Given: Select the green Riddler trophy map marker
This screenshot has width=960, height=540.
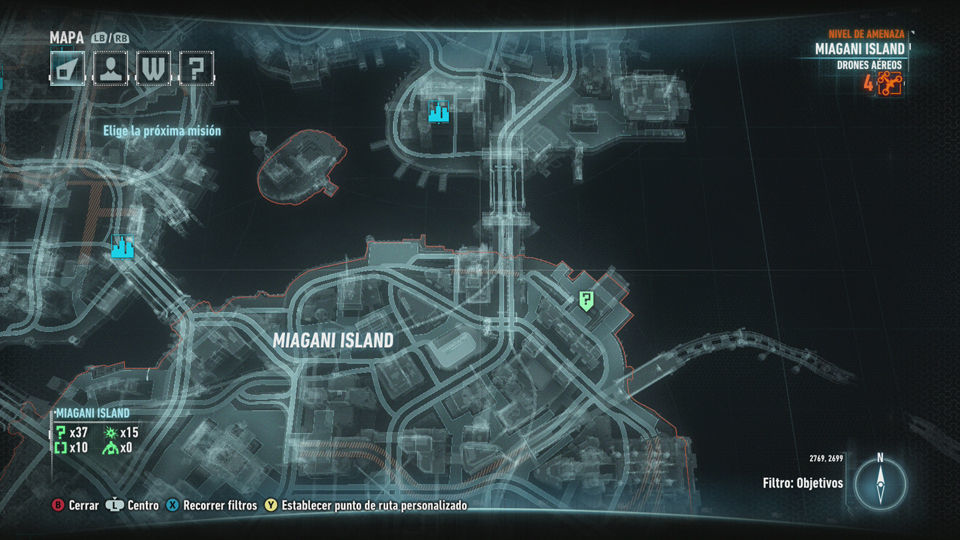Looking at the screenshot, I should [x=585, y=299].
